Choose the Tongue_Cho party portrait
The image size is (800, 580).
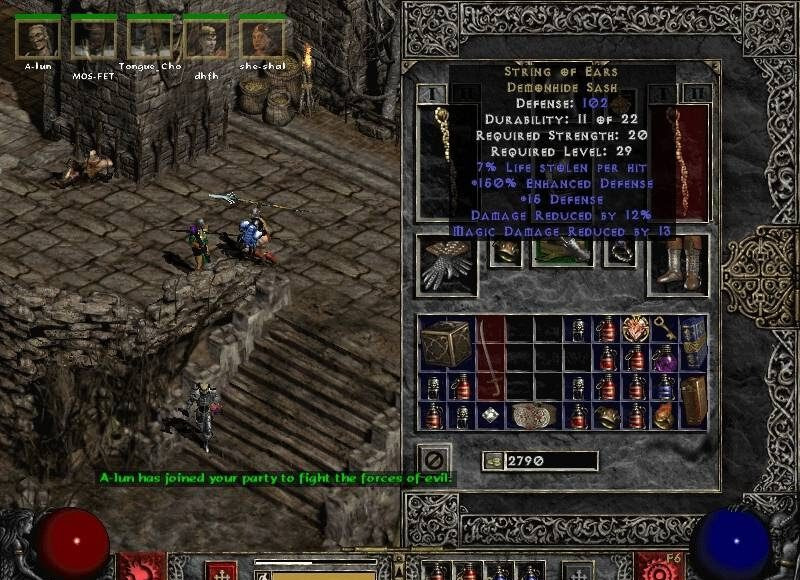149,38
